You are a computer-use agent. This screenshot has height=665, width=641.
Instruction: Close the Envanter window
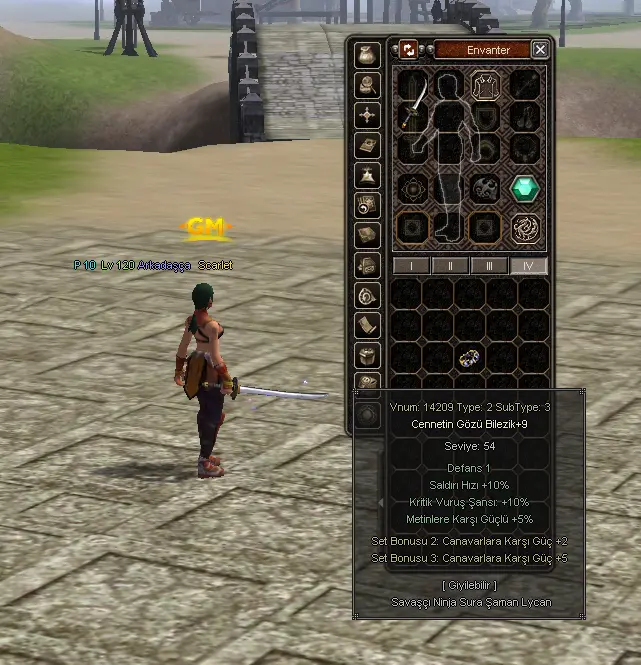pyautogui.click(x=540, y=49)
